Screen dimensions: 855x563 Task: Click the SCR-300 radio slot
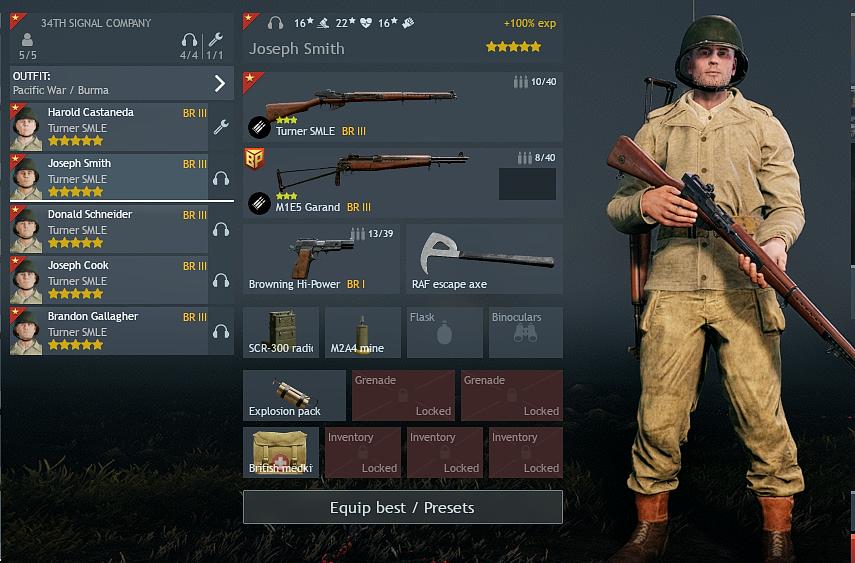[x=281, y=333]
